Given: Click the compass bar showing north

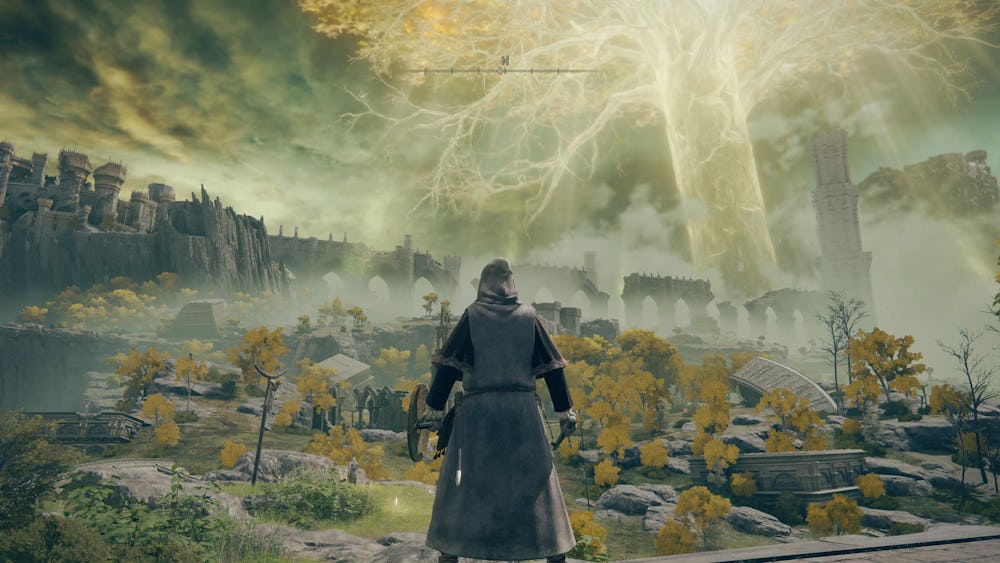Looking at the screenshot, I should [503, 69].
